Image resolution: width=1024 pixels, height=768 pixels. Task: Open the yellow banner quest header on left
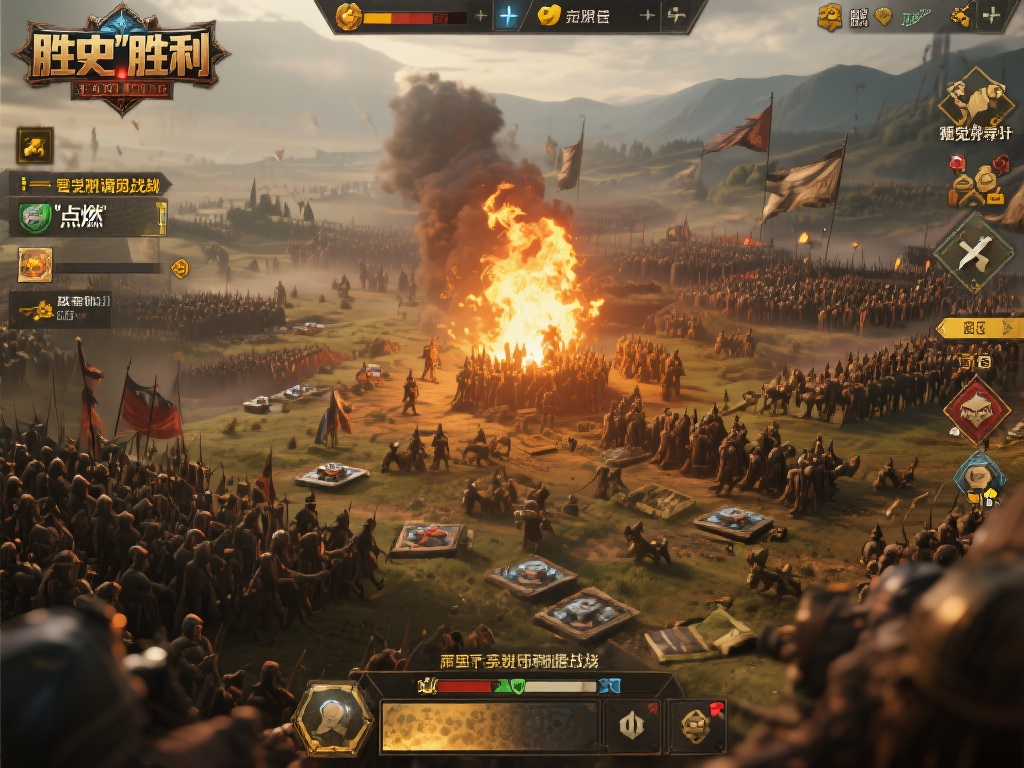[90, 184]
